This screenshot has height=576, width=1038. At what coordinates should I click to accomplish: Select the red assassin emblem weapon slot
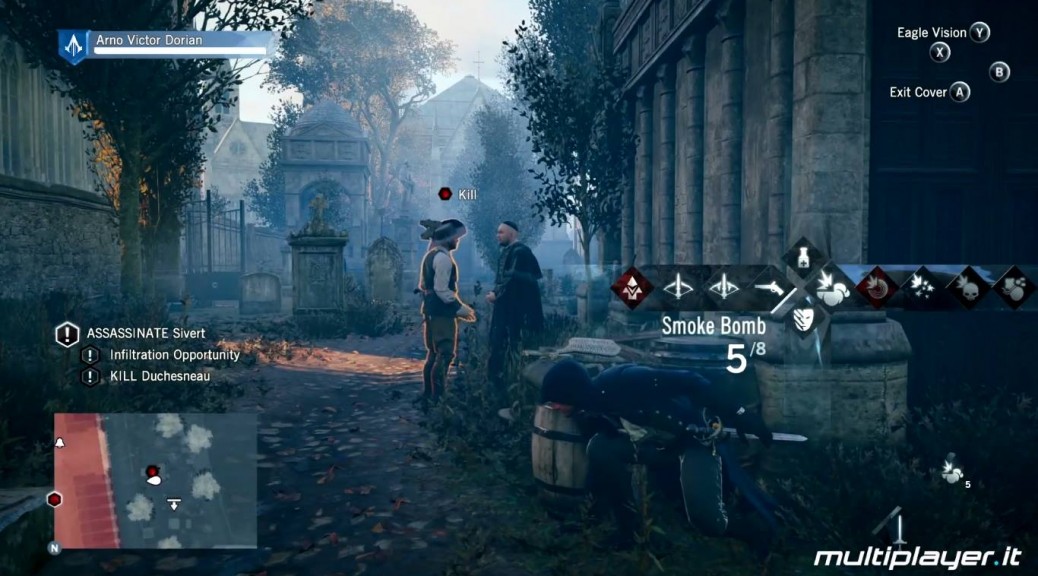pyautogui.click(x=632, y=288)
